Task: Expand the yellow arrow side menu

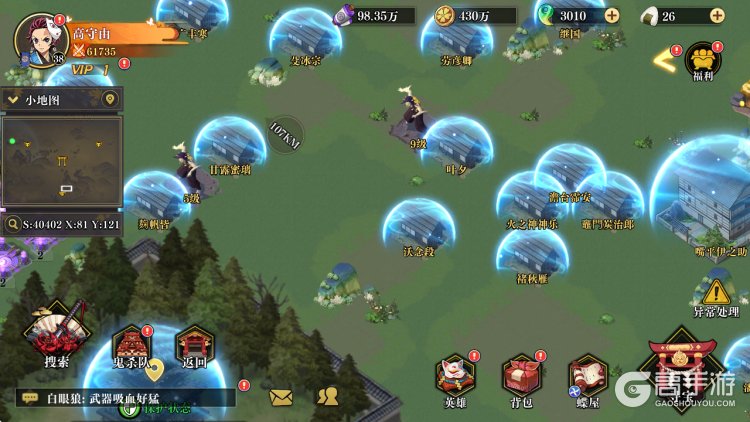Action: (663, 60)
